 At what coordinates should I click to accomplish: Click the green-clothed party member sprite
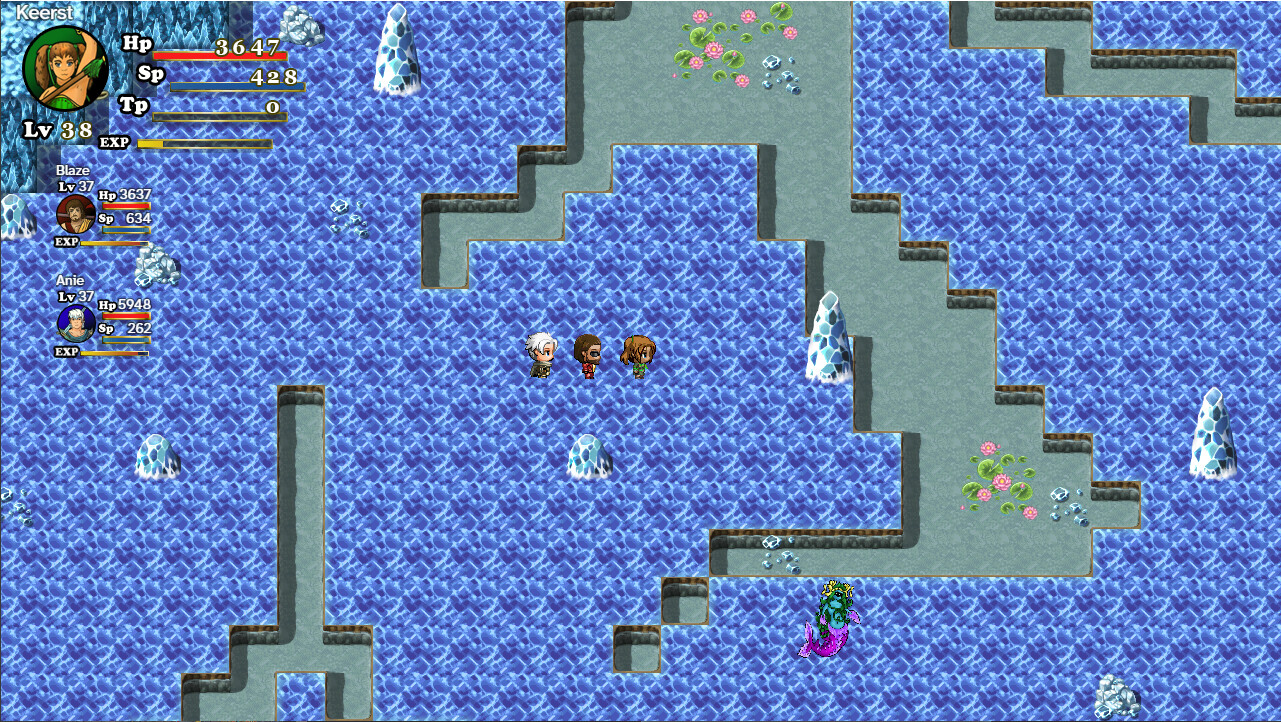(637, 355)
